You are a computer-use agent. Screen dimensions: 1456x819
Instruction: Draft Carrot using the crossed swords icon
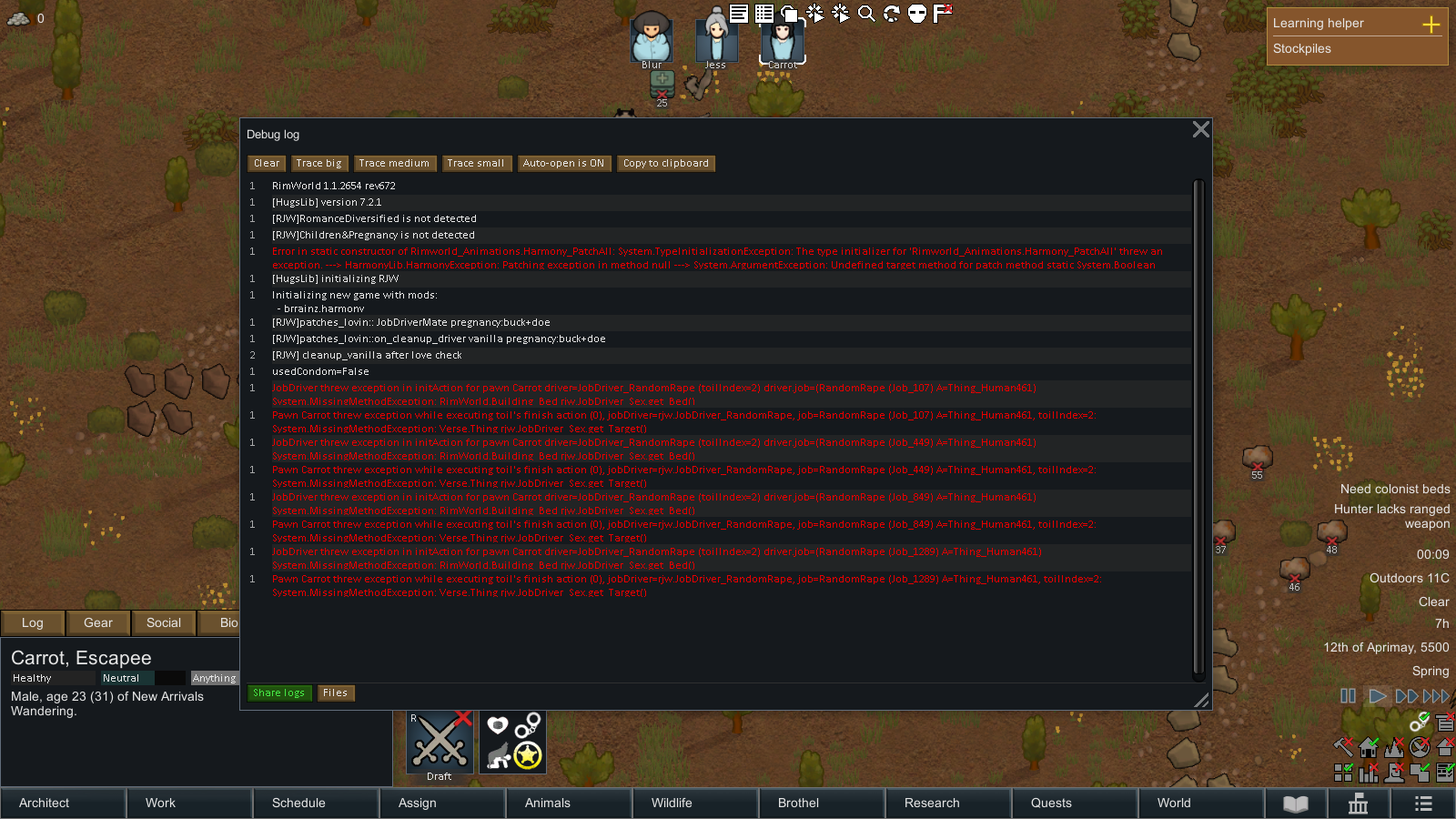(440, 740)
